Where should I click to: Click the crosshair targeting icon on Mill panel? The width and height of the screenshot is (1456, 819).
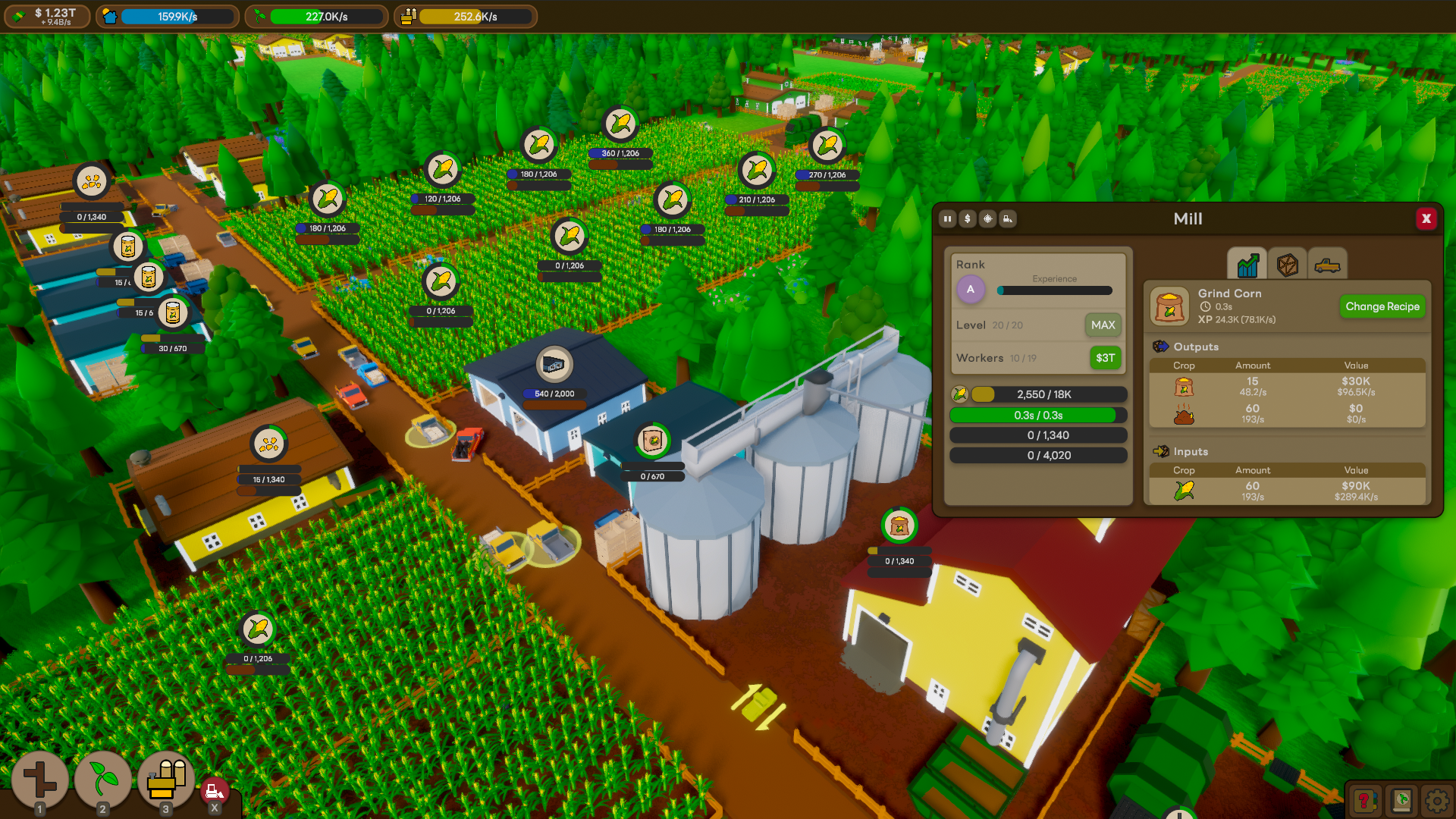pyautogui.click(x=987, y=219)
